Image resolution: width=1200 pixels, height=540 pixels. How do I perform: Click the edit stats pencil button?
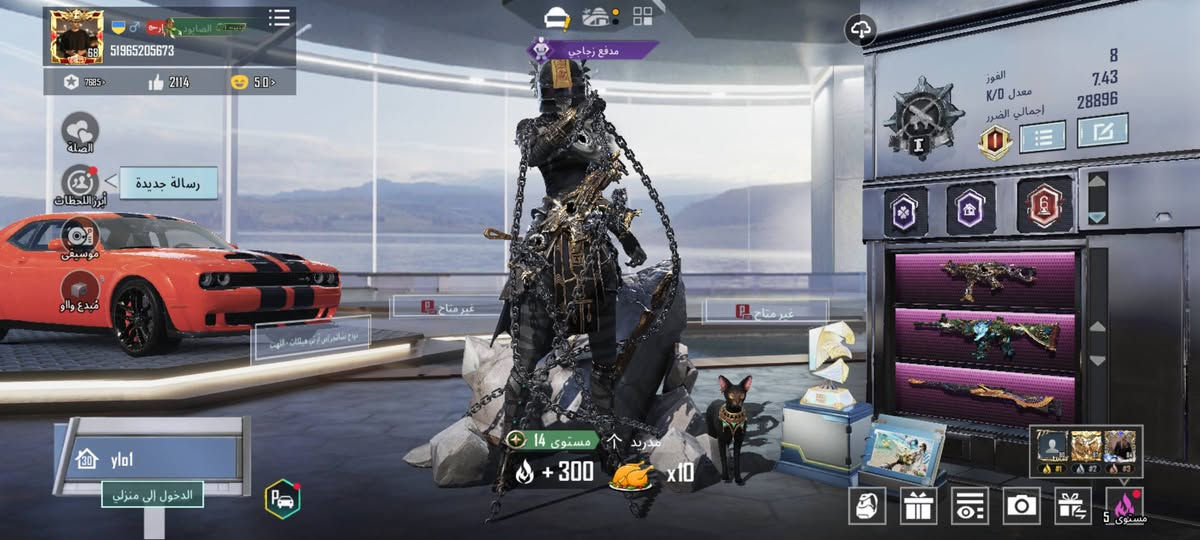(1102, 130)
